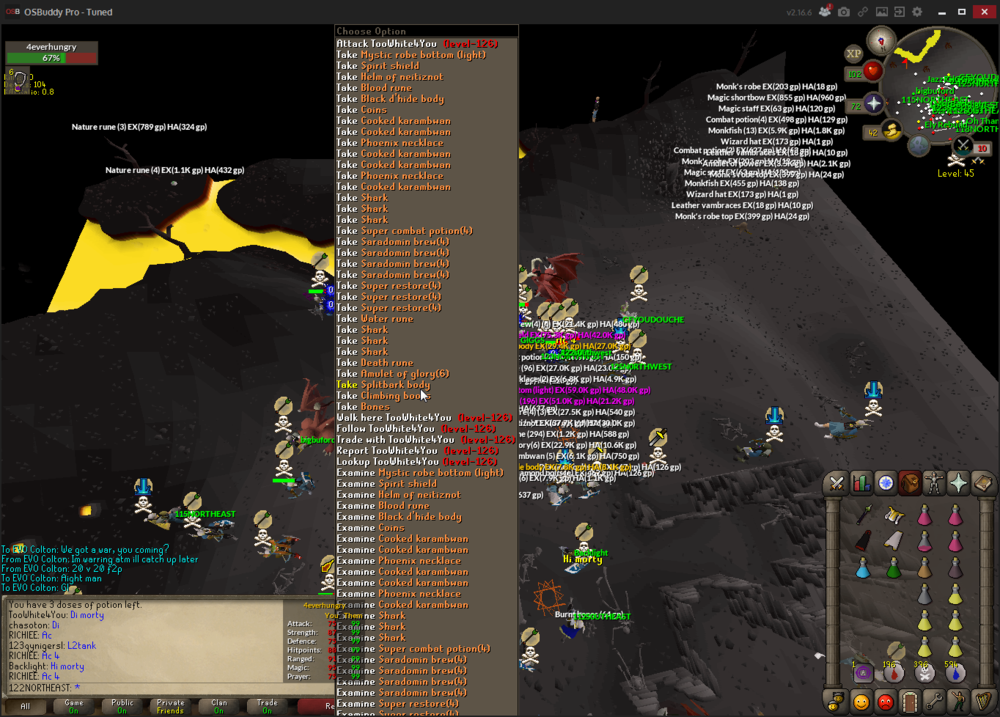Open the Prayer tab
The width and height of the screenshot is (1000, 717).
coord(958,484)
